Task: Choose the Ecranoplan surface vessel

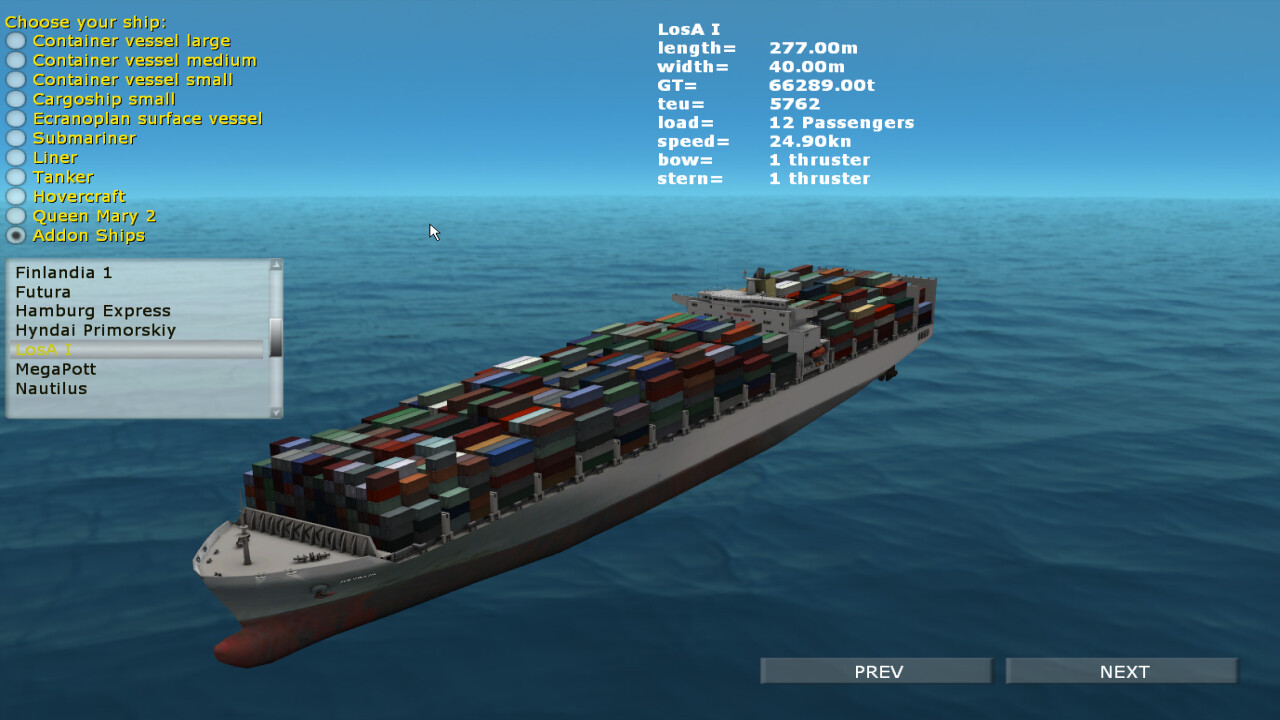Action: (x=15, y=118)
